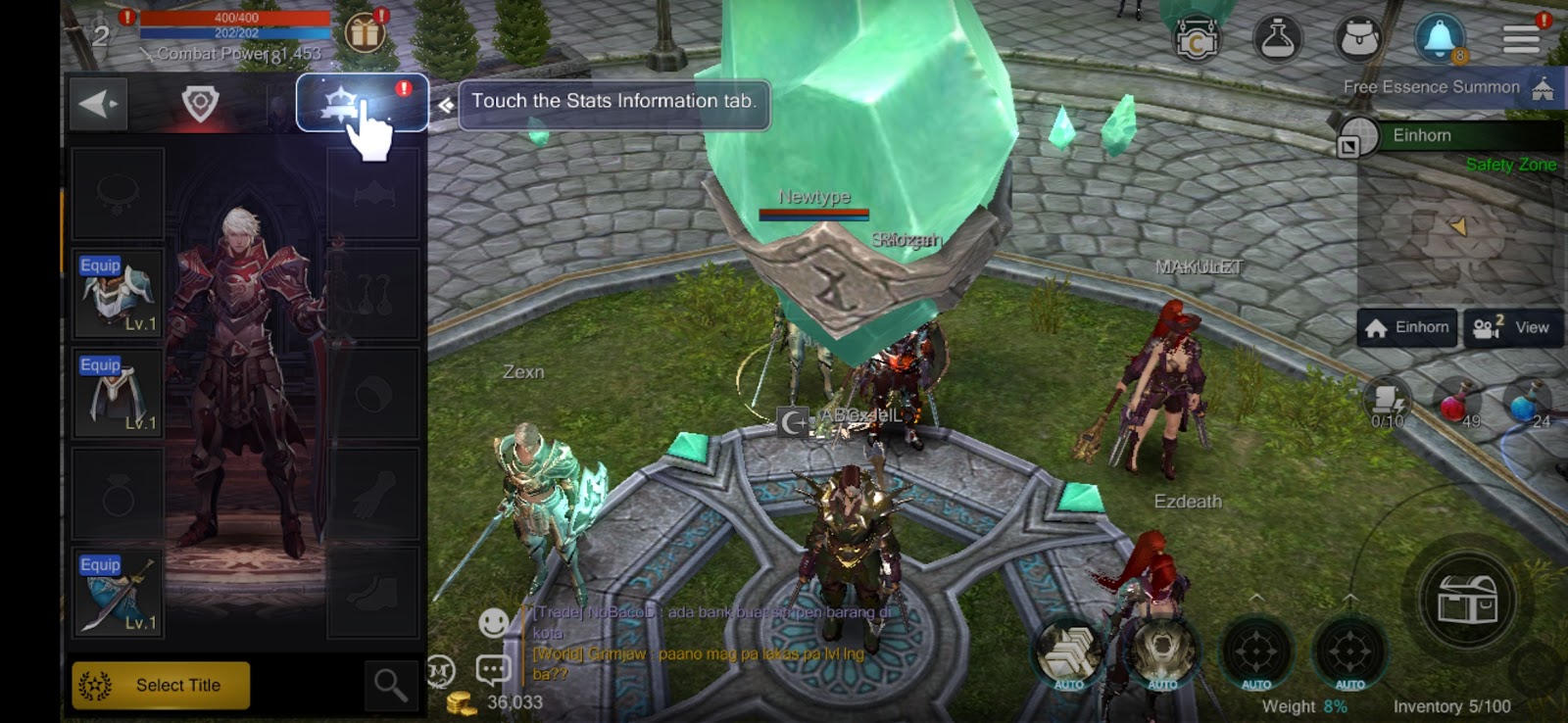Viewport: 1568px width, 723px height.
Task: Open the chat speech bubble icon
Action: point(493,670)
